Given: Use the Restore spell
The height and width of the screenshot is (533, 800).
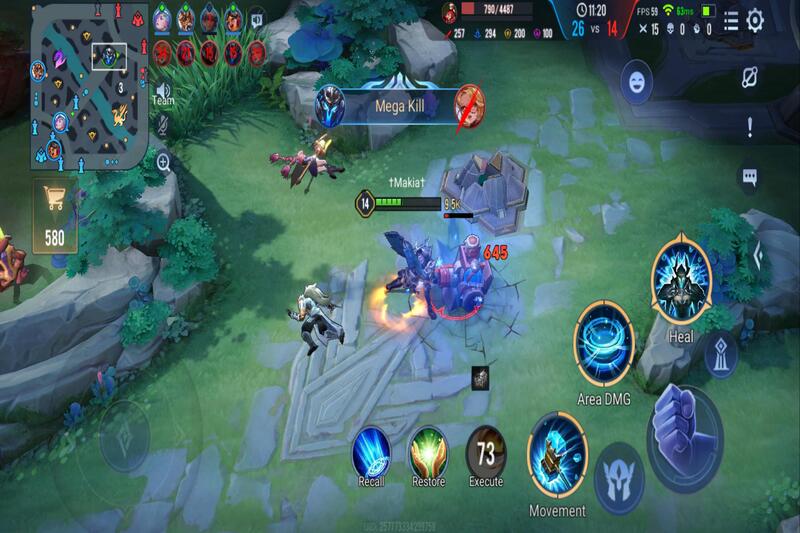Looking at the screenshot, I should coord(428,450).
